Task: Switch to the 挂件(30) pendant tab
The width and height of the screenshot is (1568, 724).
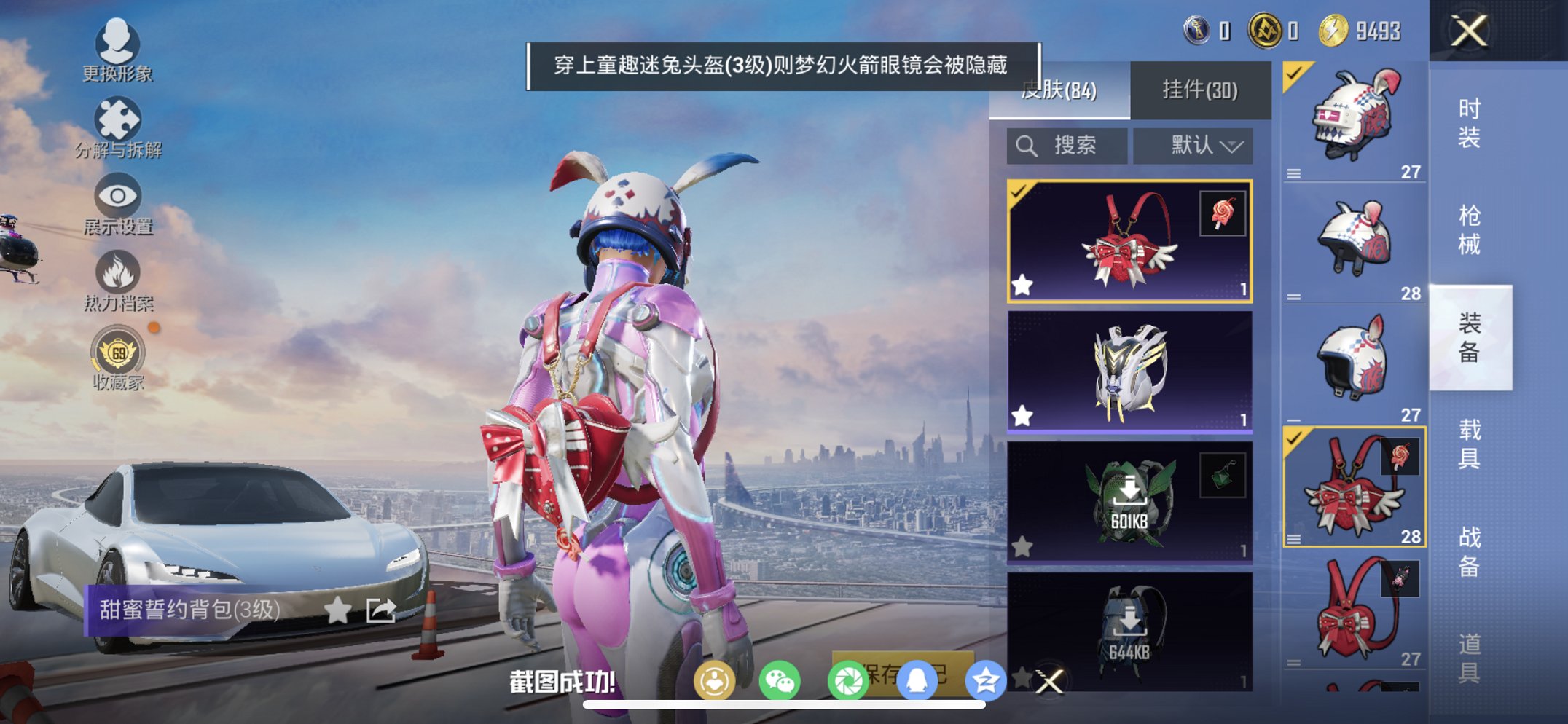Action: point(1201,89)
